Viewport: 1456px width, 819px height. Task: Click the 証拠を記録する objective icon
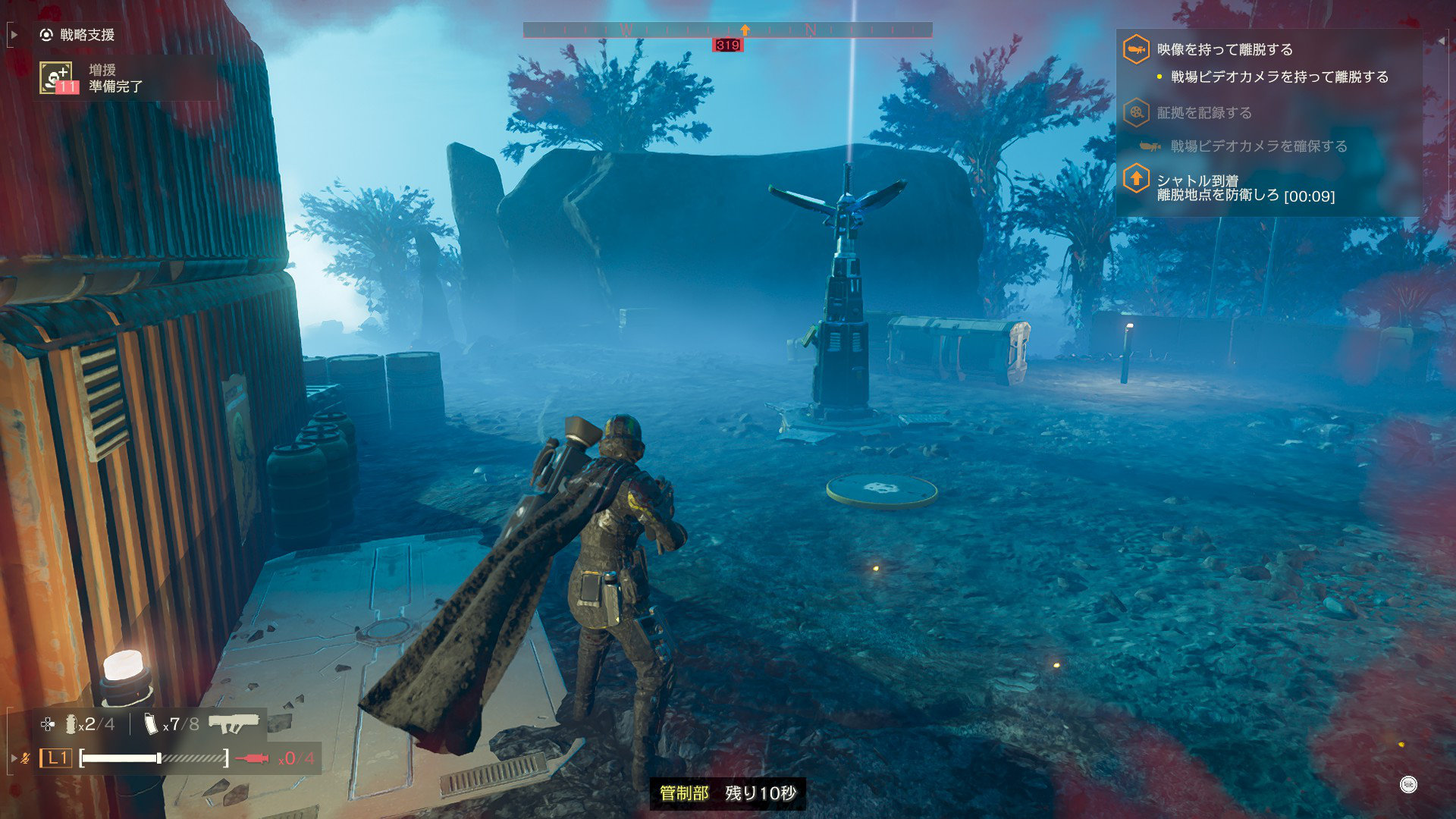pyautogui.click(x=1135, y=113)
